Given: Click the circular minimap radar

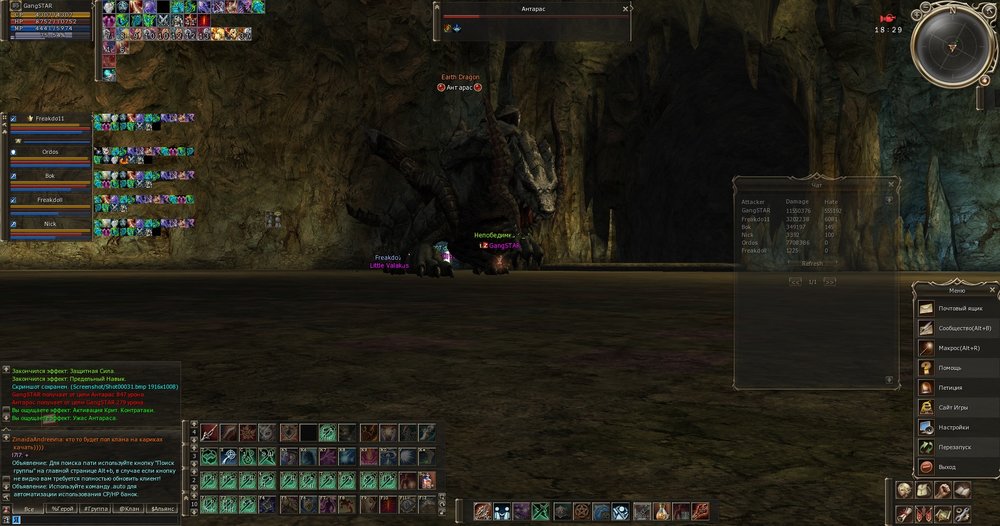Looking at the screenshot, I should point(952,47).
